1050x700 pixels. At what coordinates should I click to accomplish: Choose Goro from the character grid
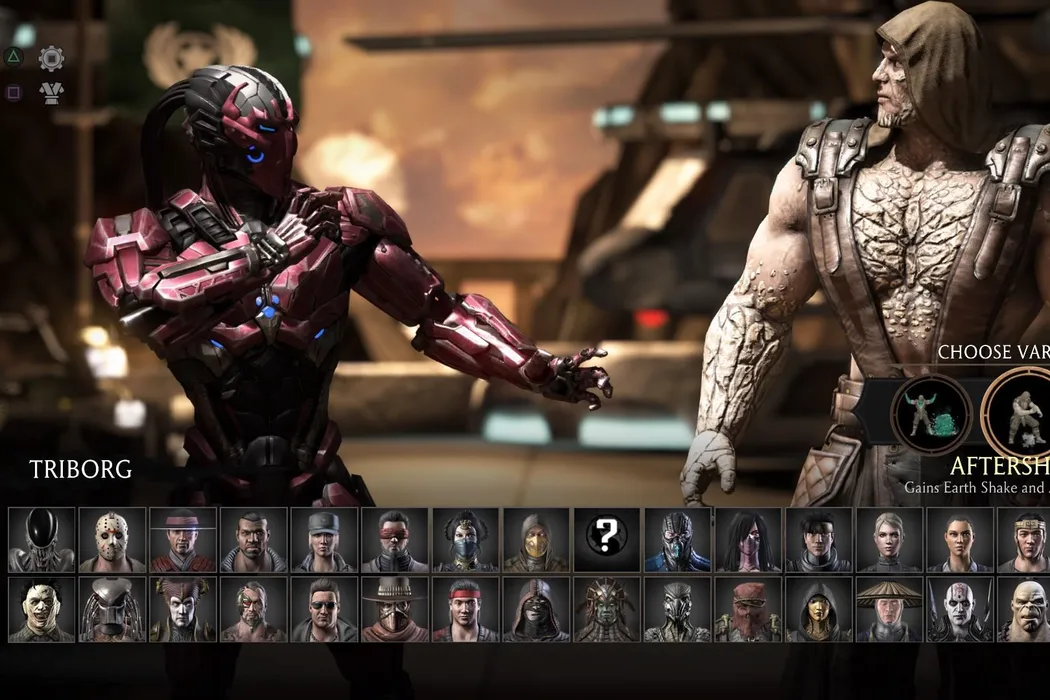1026,610
